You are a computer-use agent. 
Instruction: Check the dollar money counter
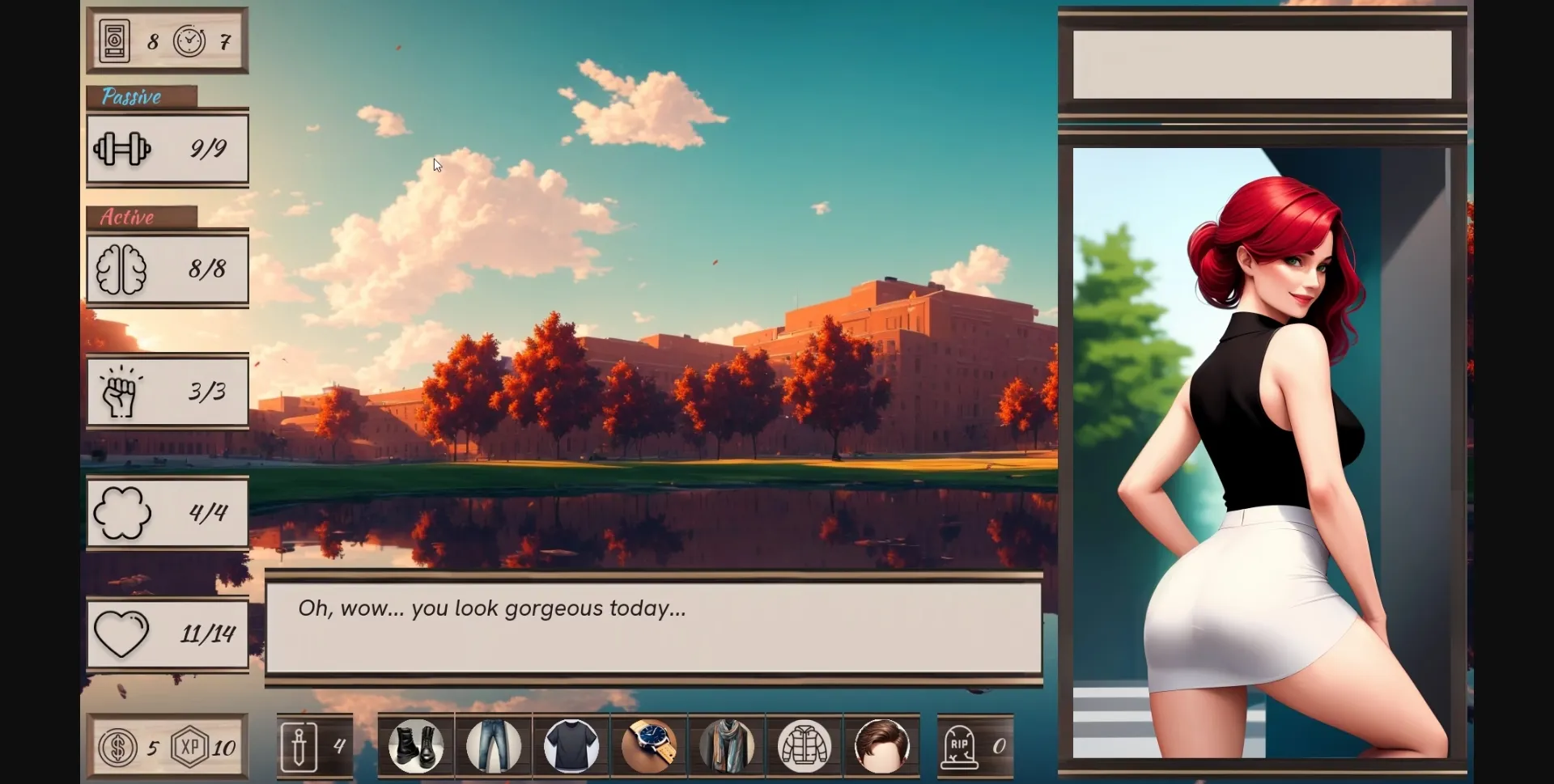(118, 748)
